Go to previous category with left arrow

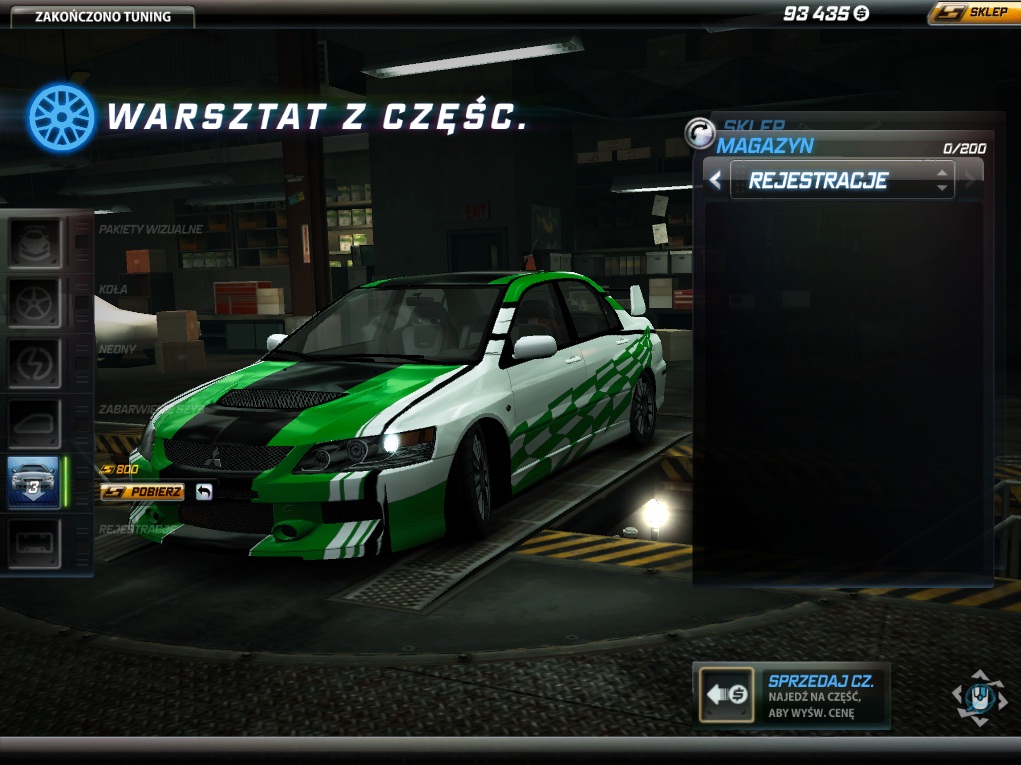click(x=715, y=181)
